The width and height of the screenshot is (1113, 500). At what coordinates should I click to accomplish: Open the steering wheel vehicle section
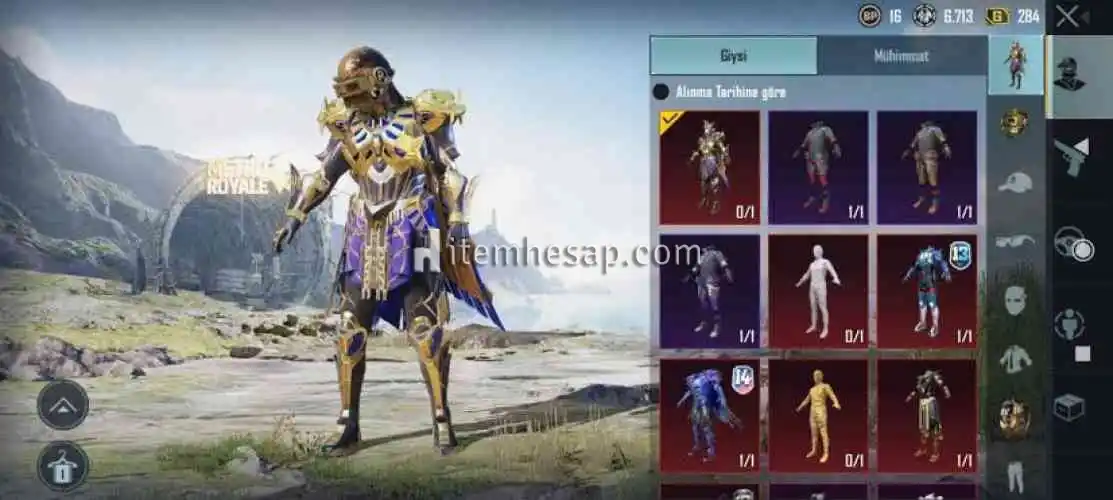coord(1073,244)
